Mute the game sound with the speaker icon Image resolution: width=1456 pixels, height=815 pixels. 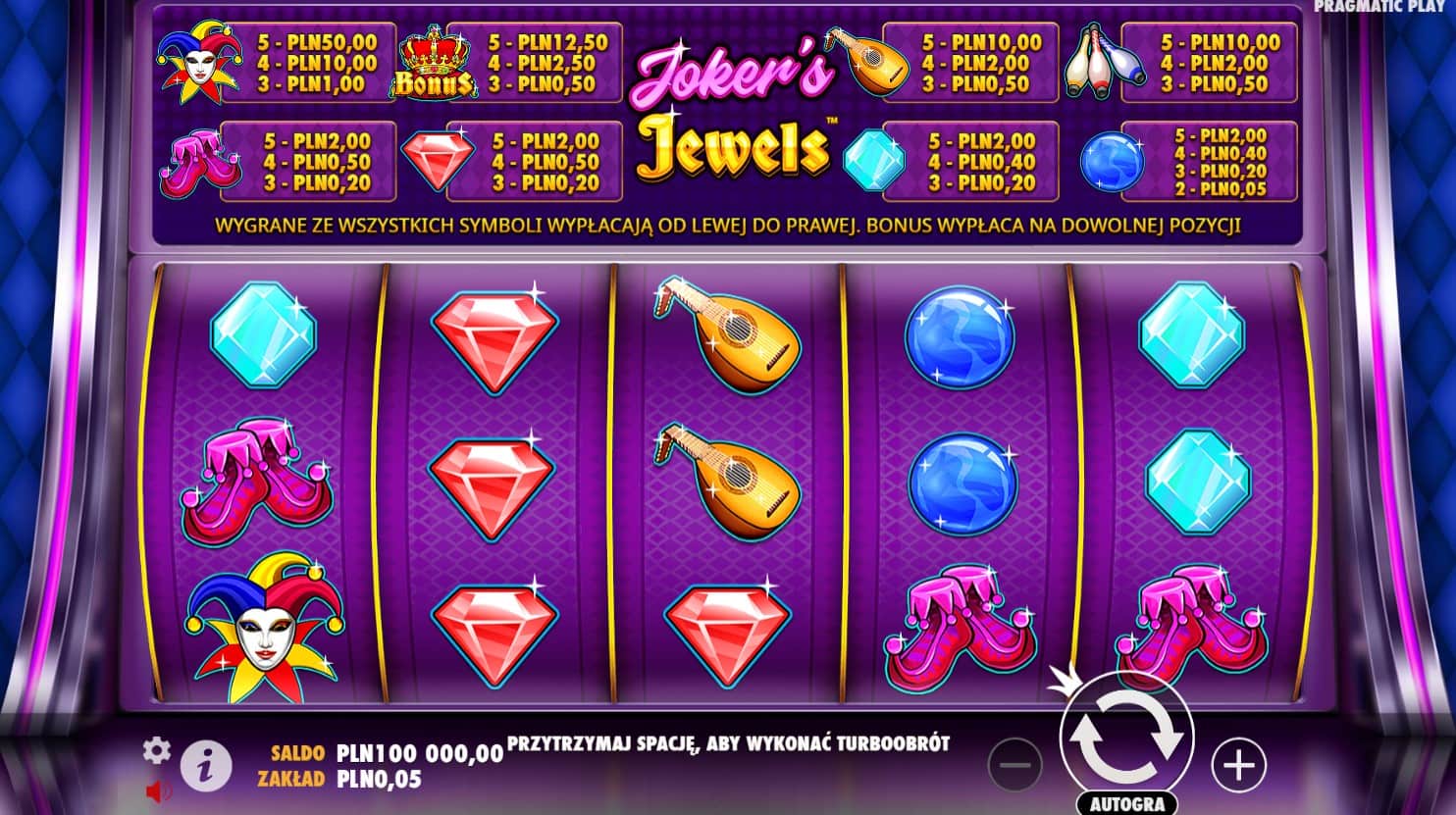point(157,790)
